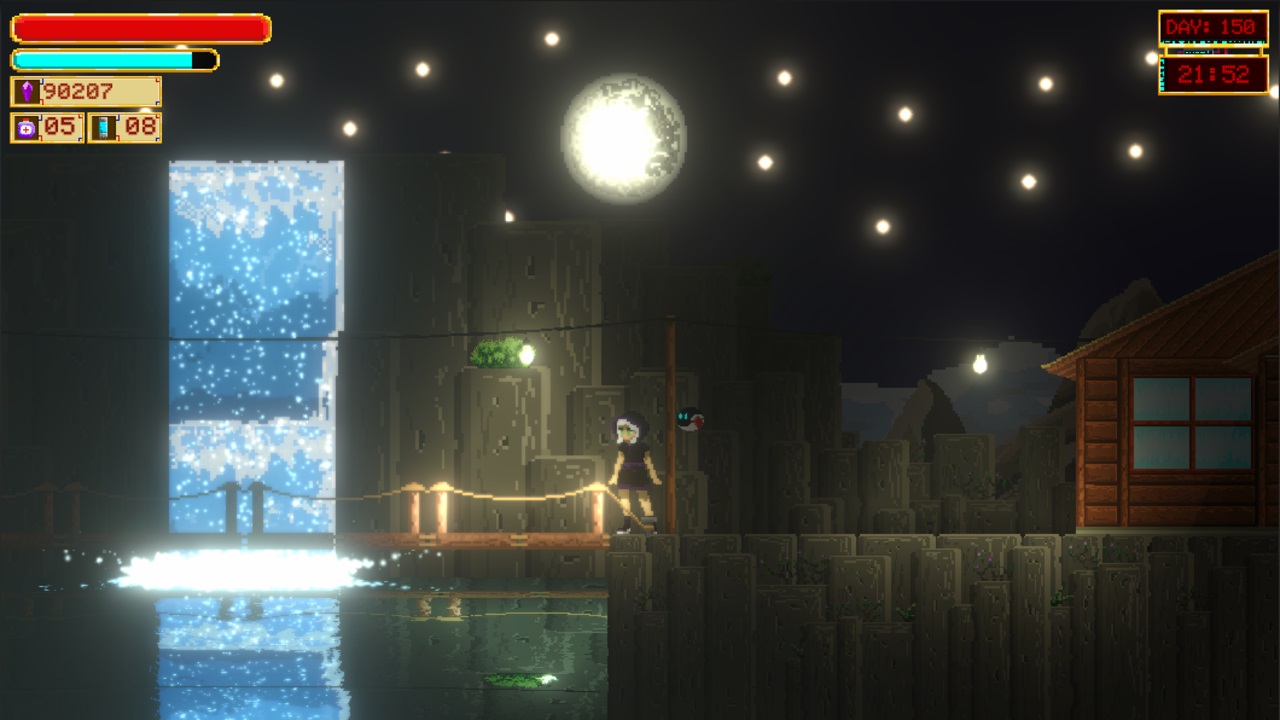Open the DAY: 150 counter display

click(1213, 28)
